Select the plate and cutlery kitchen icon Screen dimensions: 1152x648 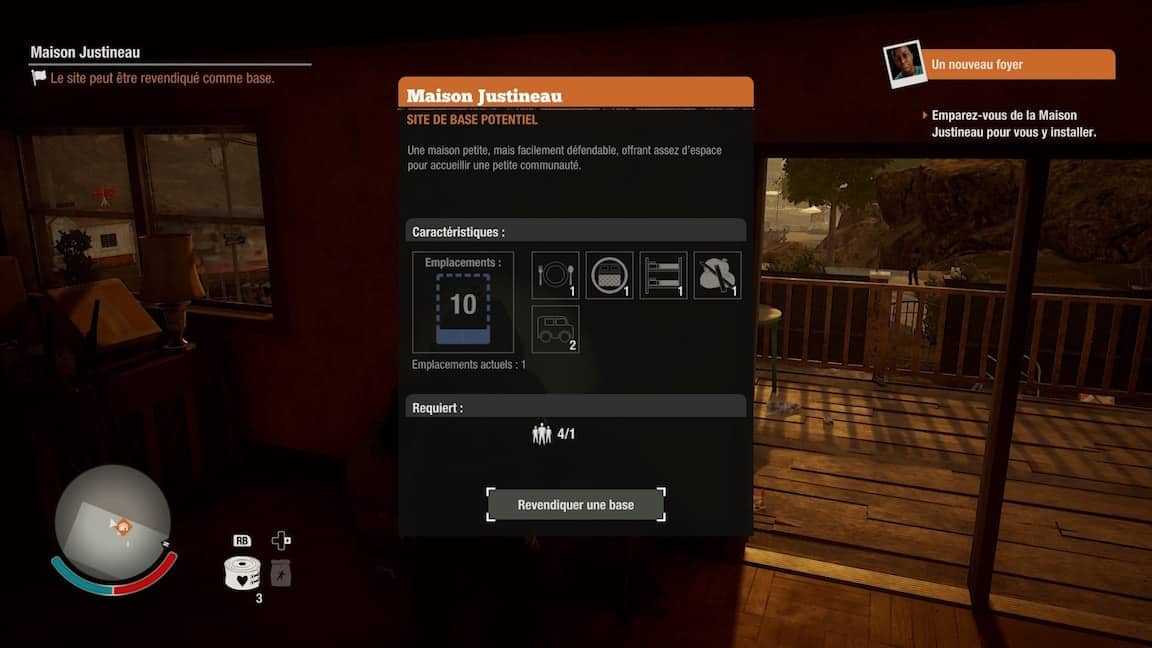pos(555,275)
